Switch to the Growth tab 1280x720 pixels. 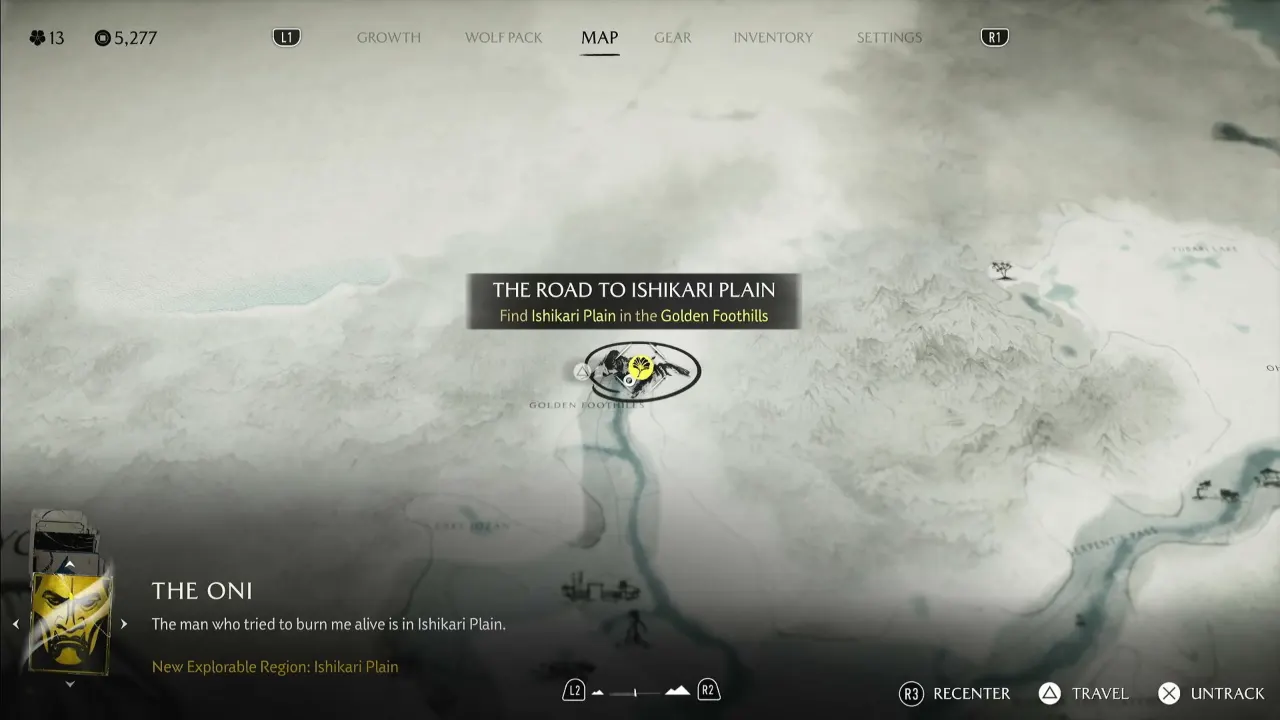(389, 38)
